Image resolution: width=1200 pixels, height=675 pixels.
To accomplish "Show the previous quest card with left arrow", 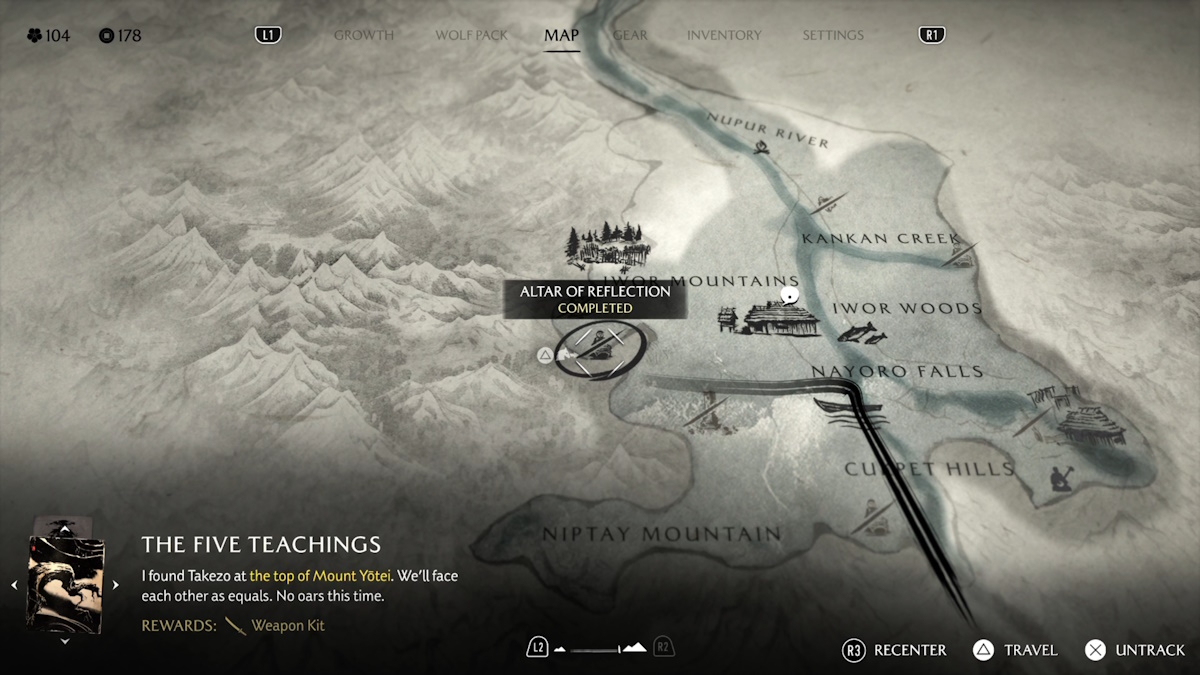I will pos(14,585).
